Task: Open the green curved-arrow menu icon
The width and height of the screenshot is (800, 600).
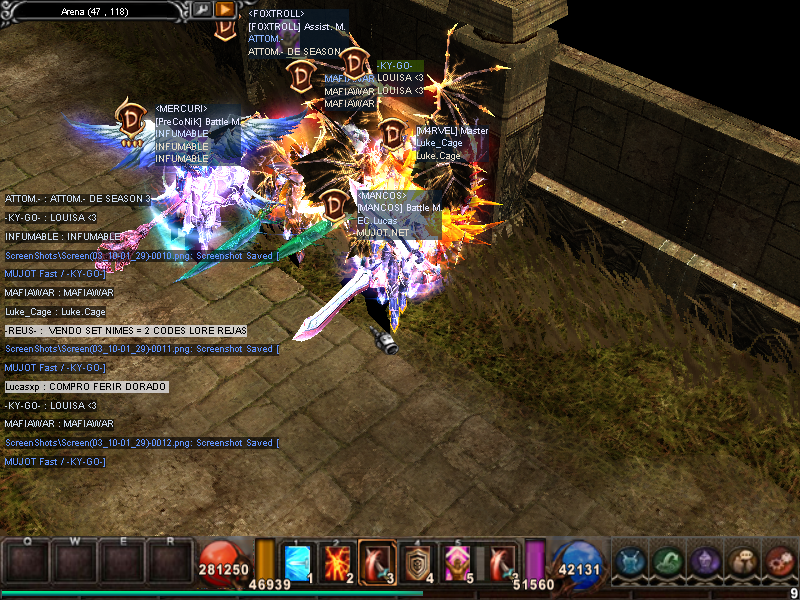Action: [669, 563]
